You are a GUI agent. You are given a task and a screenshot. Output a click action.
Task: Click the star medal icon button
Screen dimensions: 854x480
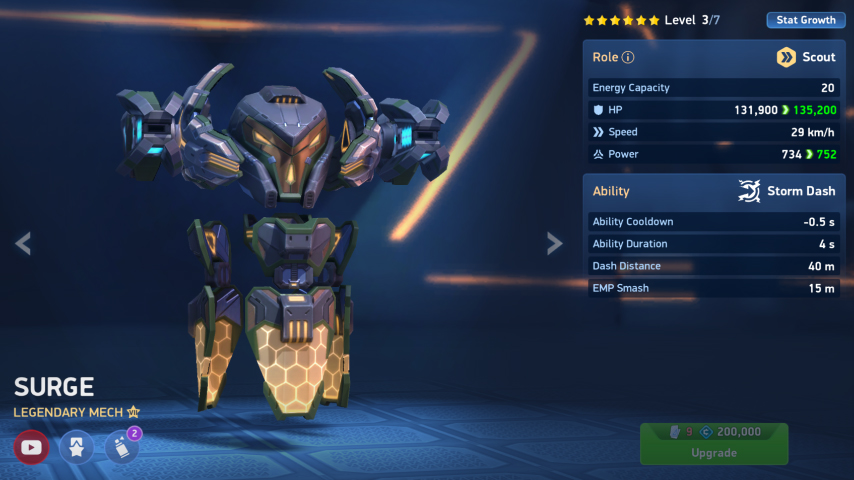click(77, 447)
